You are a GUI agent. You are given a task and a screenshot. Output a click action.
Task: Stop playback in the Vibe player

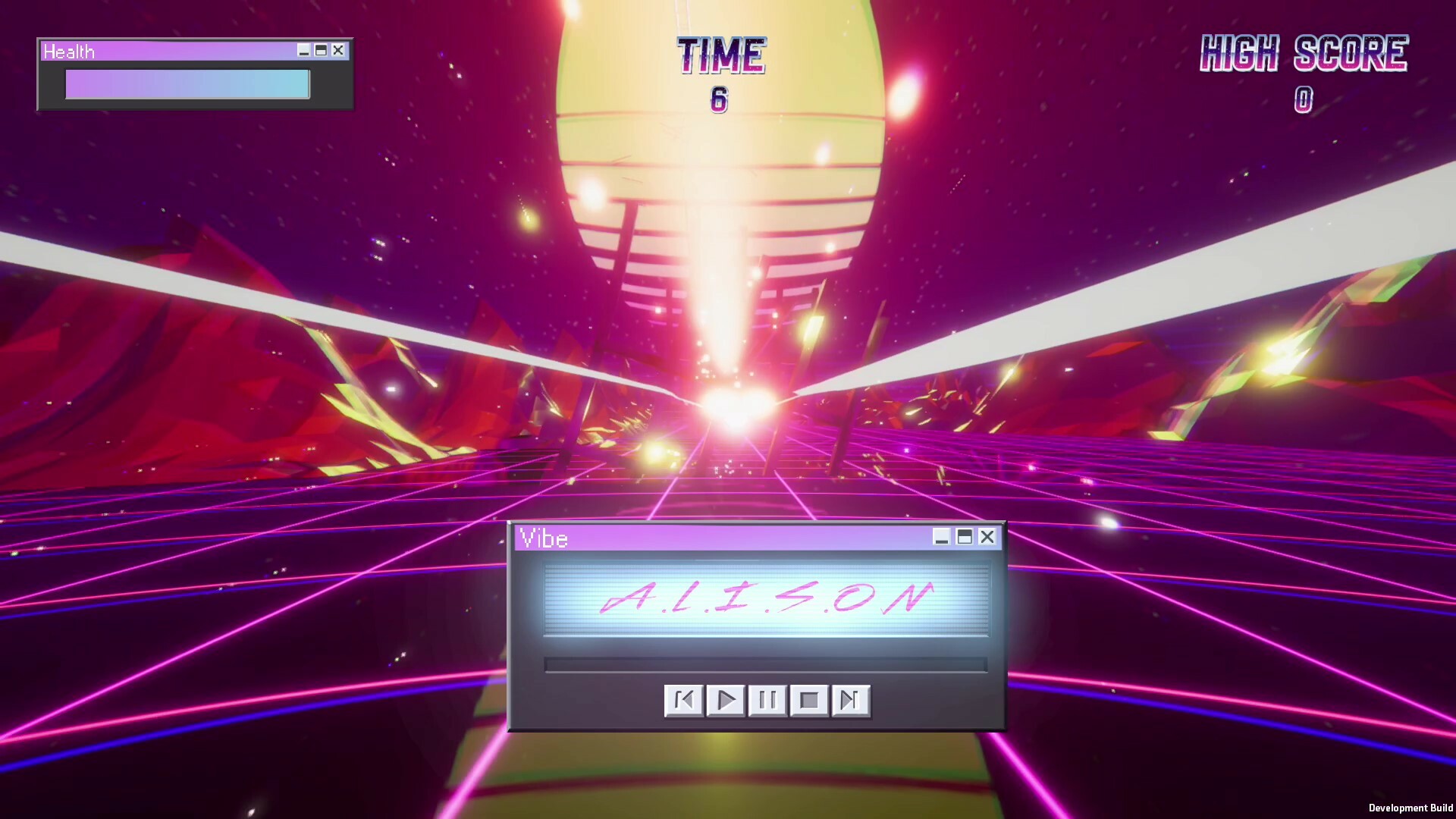tap(808, 701)
